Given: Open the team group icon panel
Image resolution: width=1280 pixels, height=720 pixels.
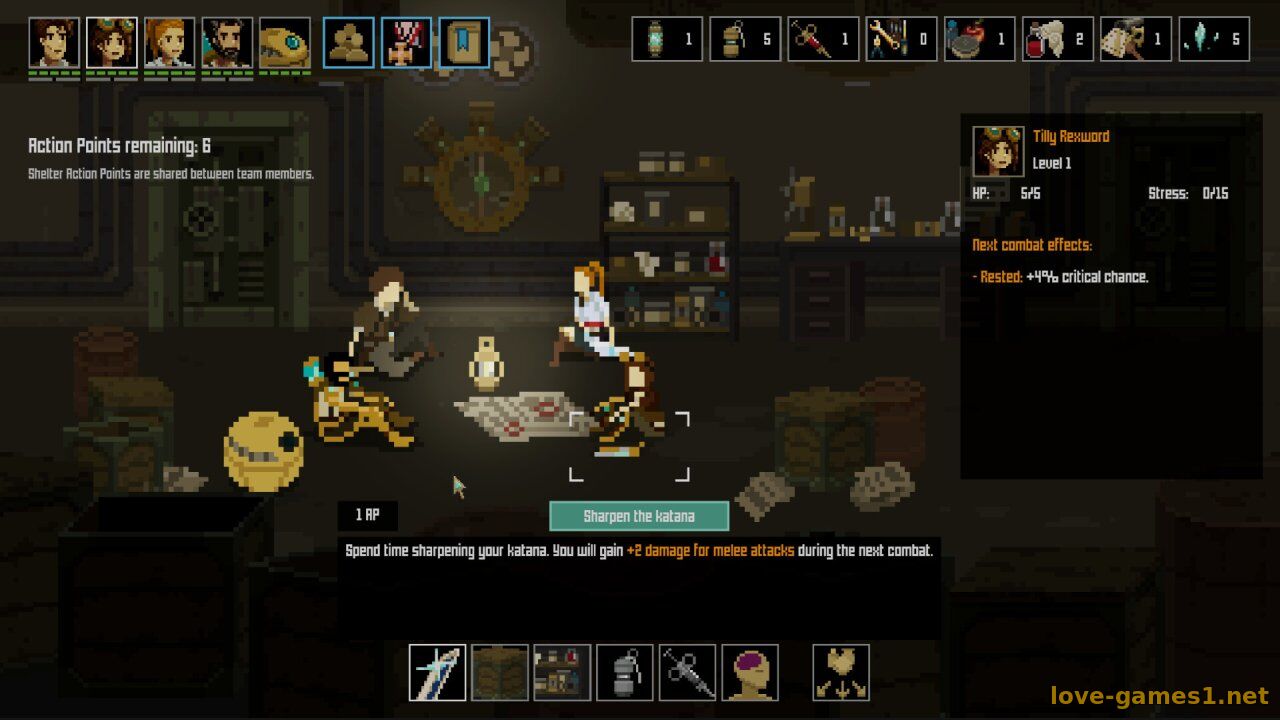Looking at the screenshot, I should pos(349,43).
